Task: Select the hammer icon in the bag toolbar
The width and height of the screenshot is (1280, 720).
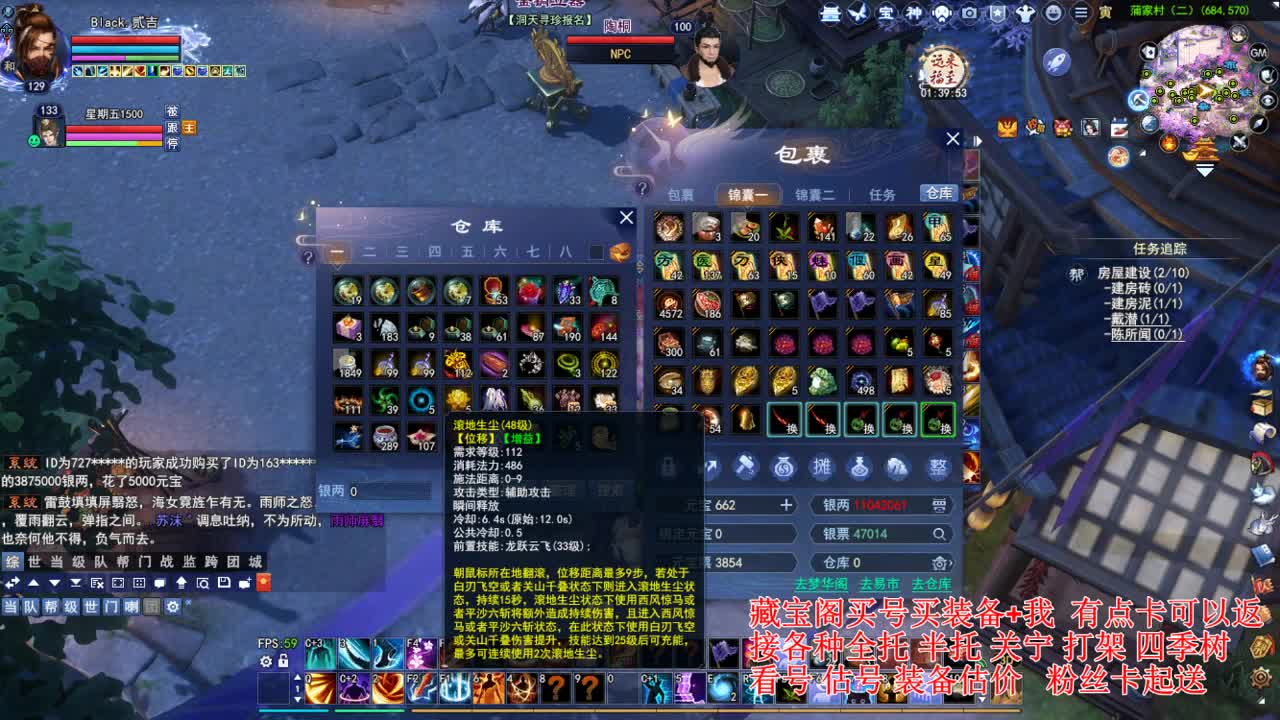Action: [x=747, y=464]
